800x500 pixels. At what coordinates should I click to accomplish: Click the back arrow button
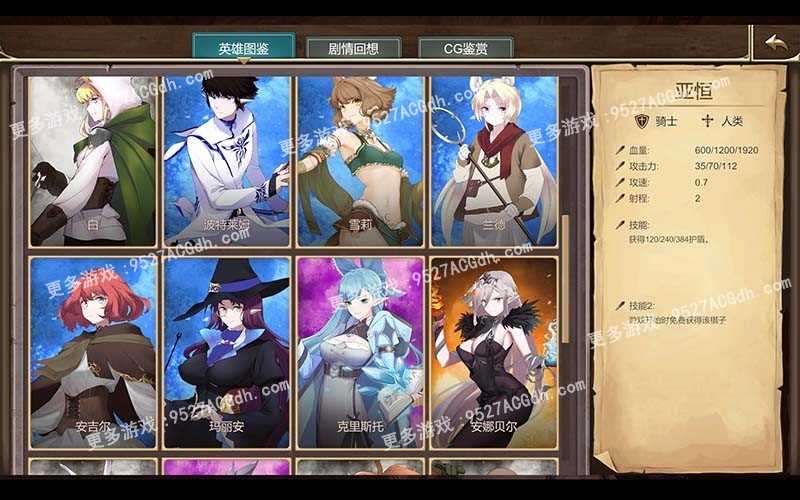pyautogui.click(x=775, y=43)
